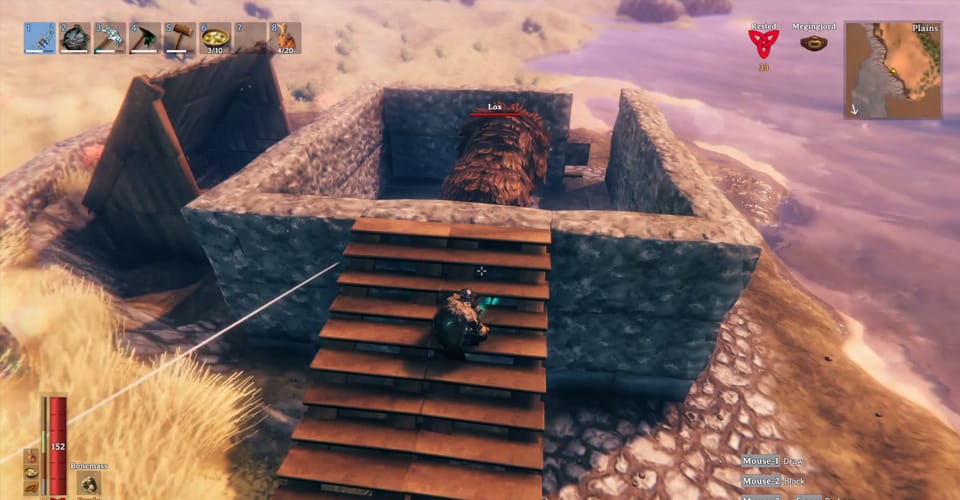The image size is (960, 500).
Task: Eat the yellow stew from slot 6
Action: [214, 38]
